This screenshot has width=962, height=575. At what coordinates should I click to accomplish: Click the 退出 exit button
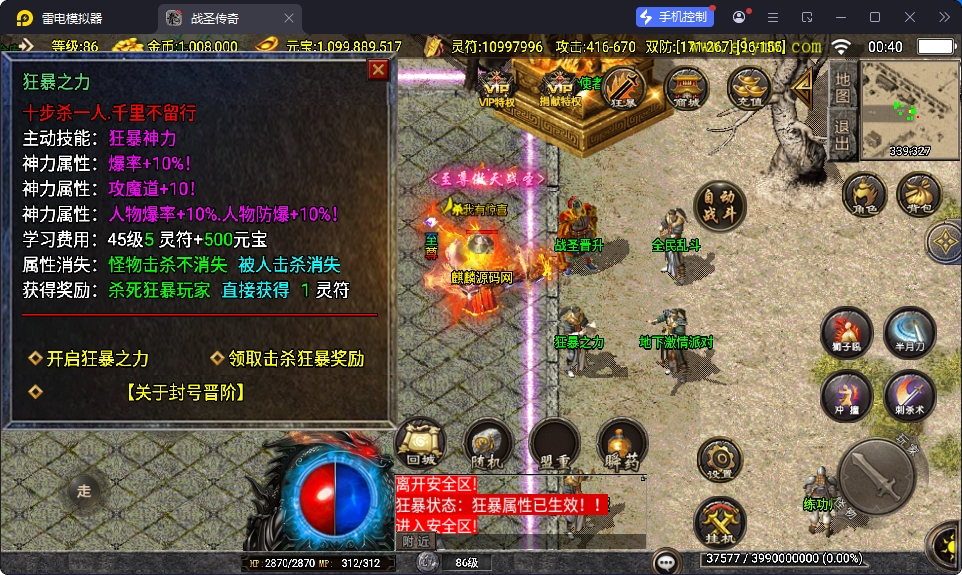(843, 135)
